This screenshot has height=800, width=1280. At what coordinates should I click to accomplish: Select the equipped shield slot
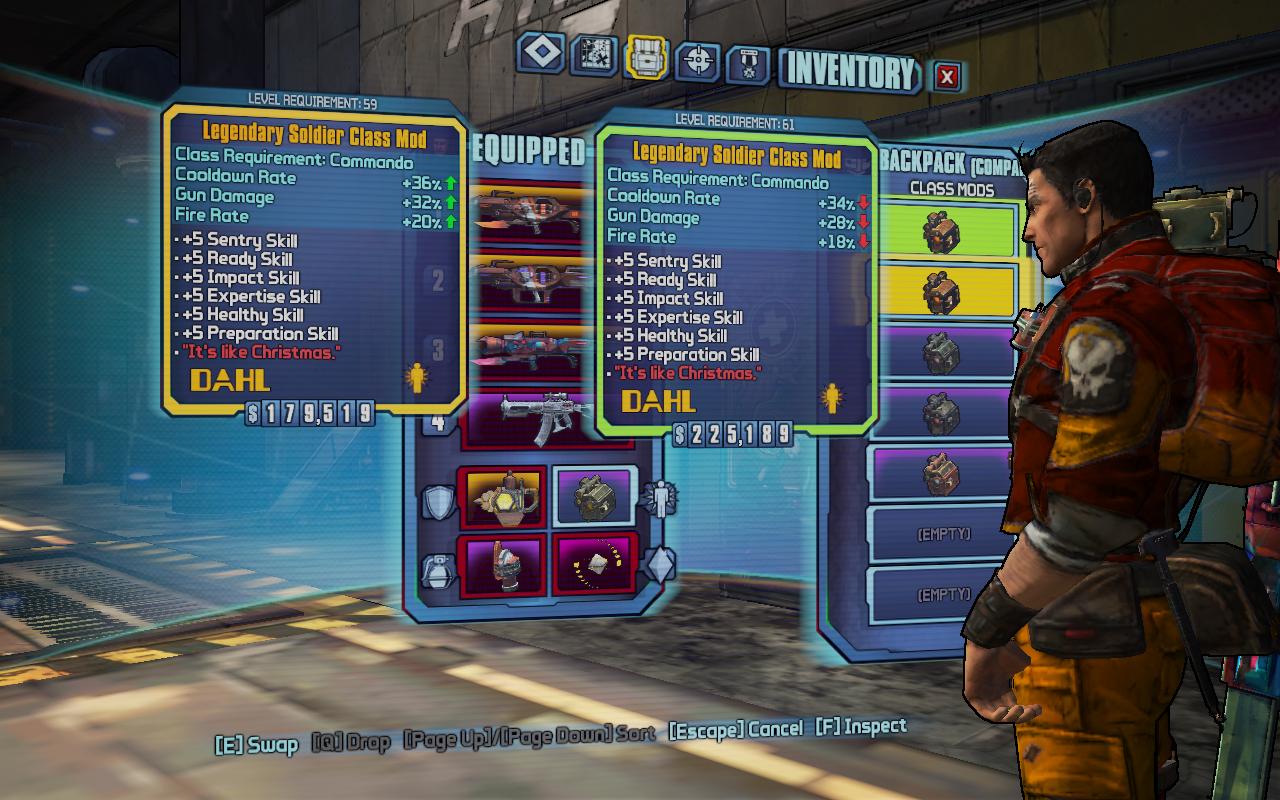(502, 497)
